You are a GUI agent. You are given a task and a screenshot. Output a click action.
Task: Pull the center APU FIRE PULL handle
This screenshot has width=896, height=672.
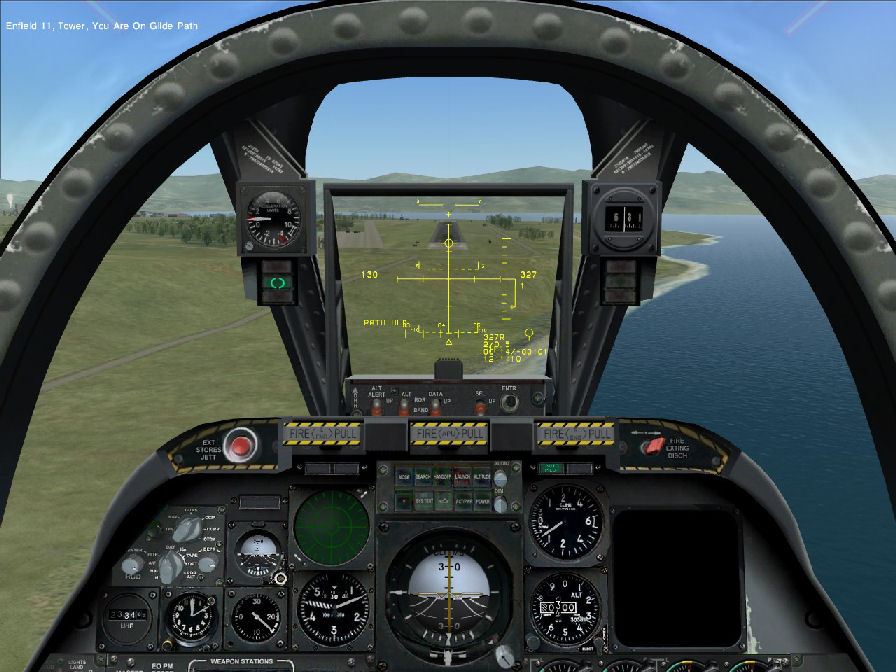[448, 434]
